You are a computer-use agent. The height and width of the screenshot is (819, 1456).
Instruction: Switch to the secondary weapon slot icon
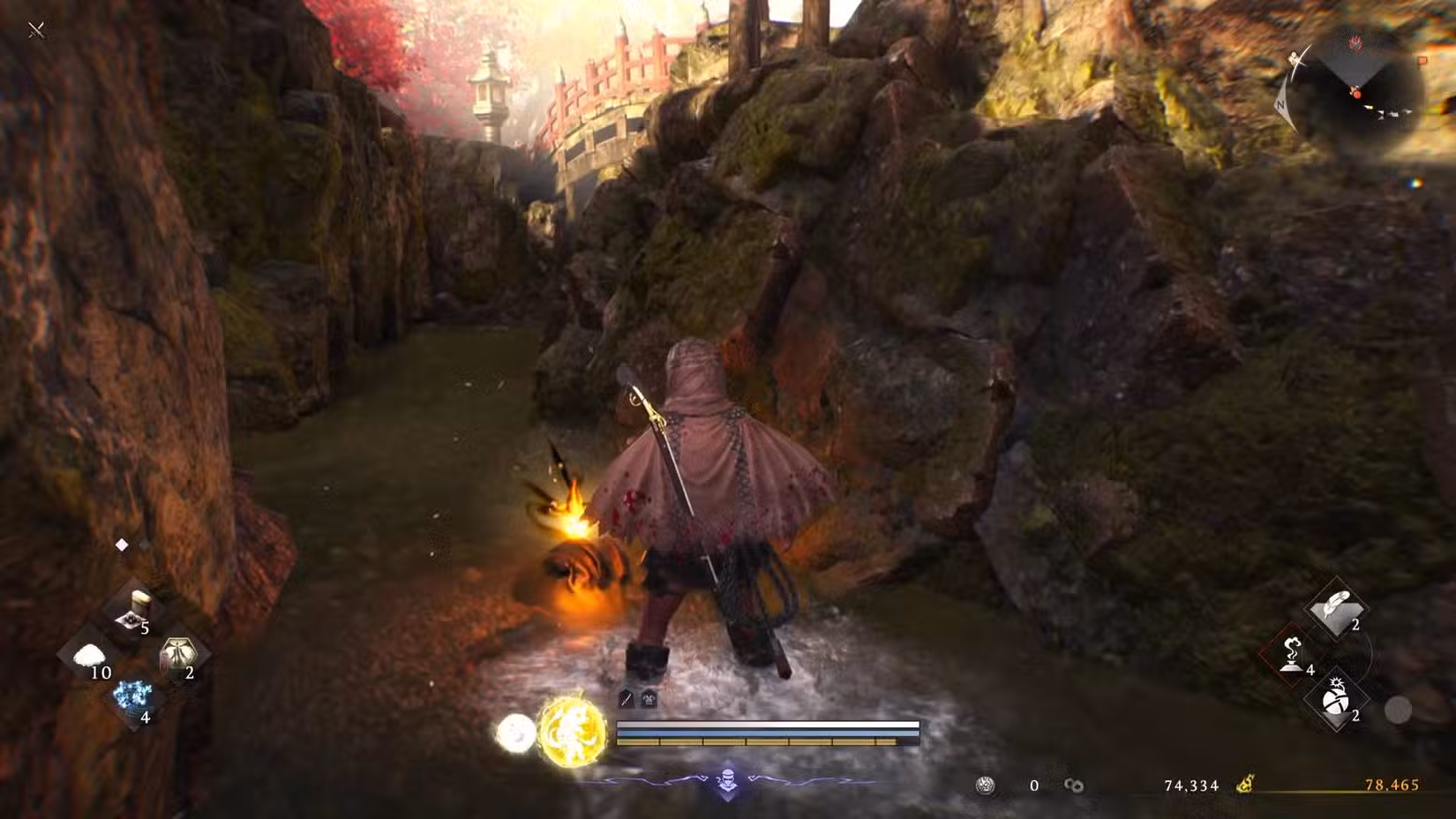point(648,699)
